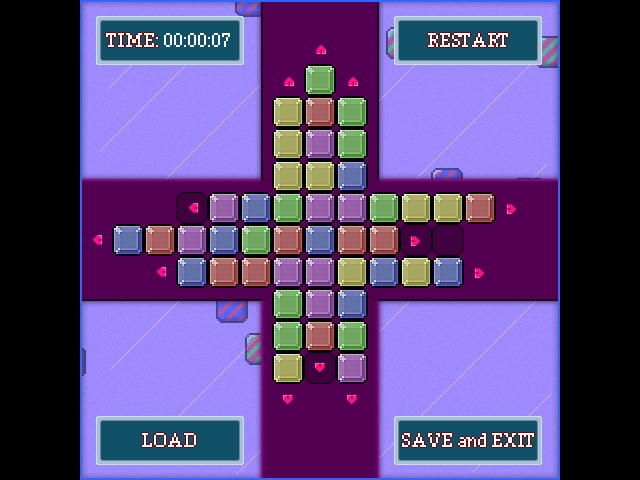Click the up arrow above the left column
Image resolution: width=640 pixels, height=480 pixels.
coord(289,82)
